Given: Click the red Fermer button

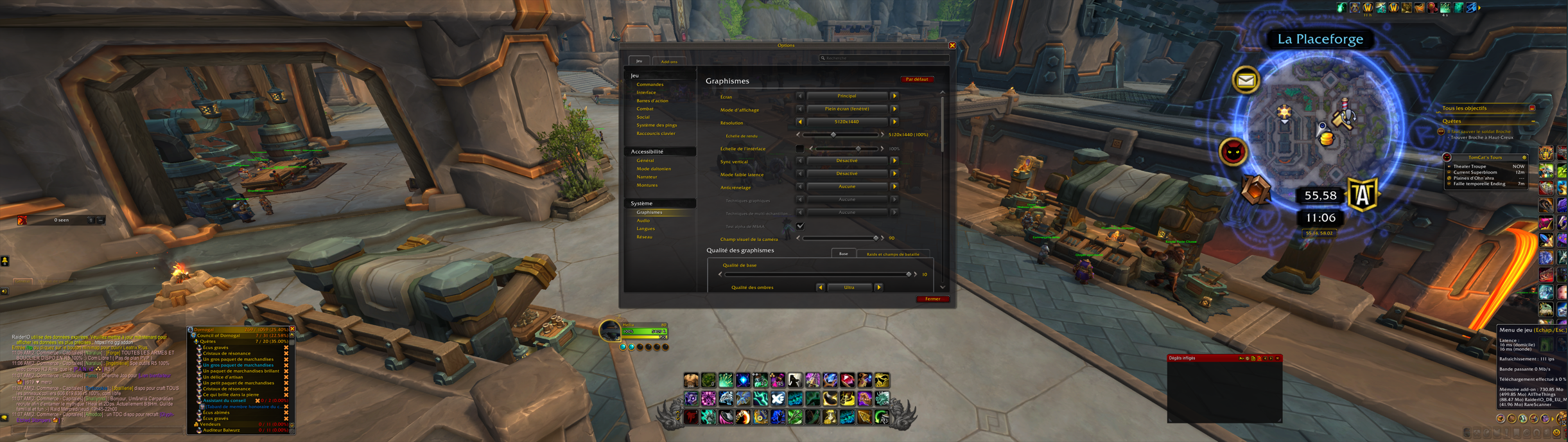Looking at the screenshot, I should (x=932, y=299).
